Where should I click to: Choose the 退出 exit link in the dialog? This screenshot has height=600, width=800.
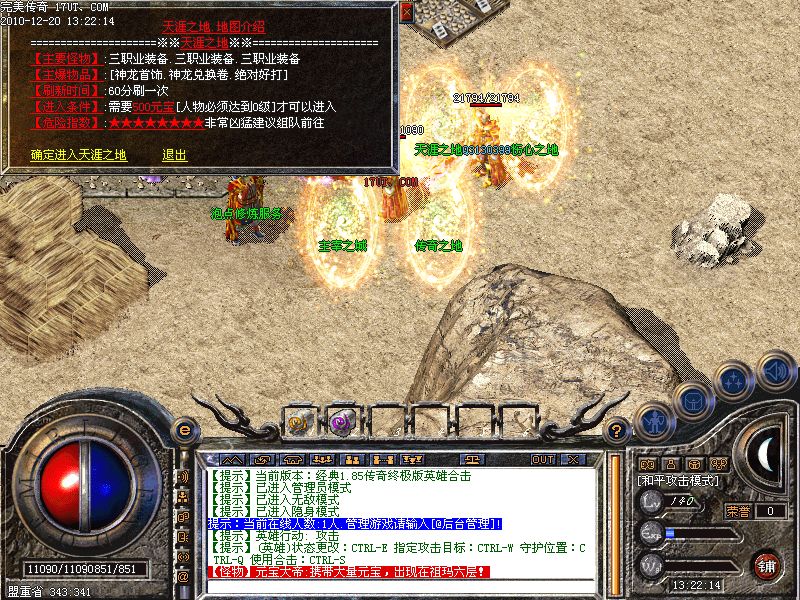pos(174,155)
